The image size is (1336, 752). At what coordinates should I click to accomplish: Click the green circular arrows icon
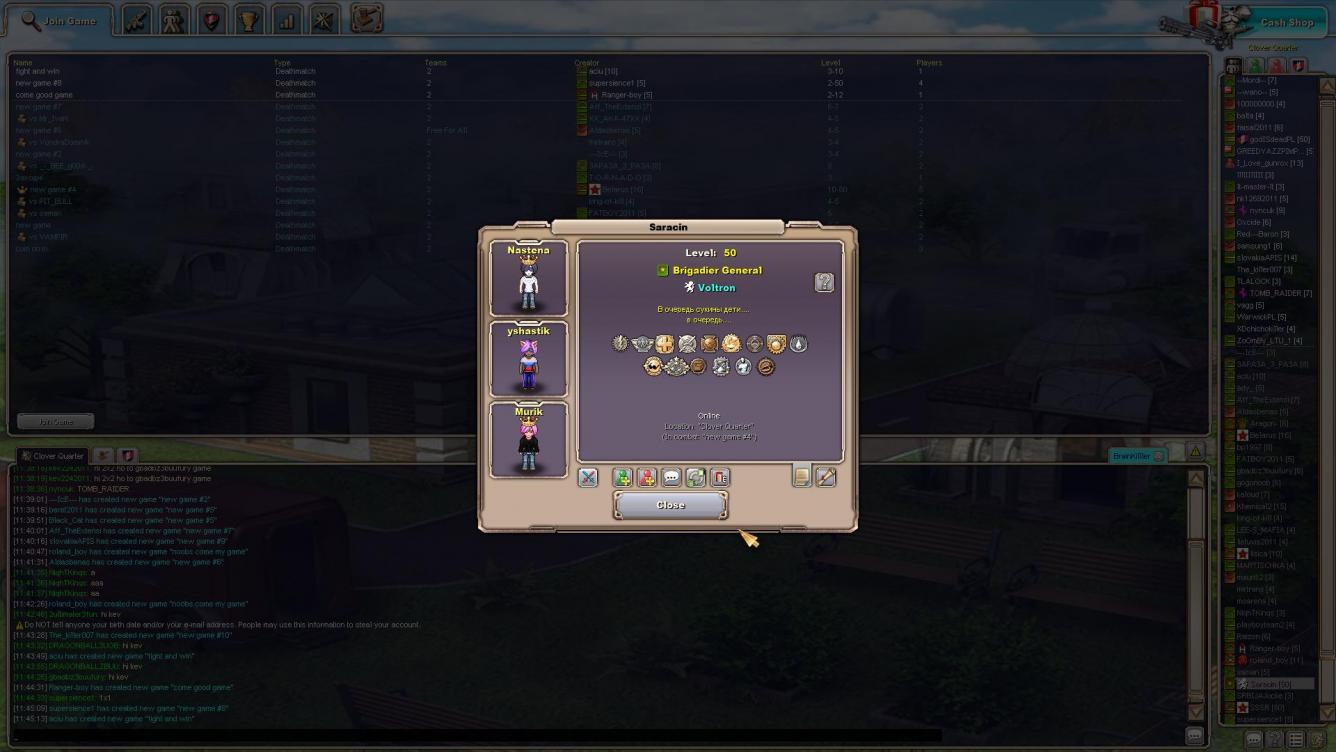695,478
